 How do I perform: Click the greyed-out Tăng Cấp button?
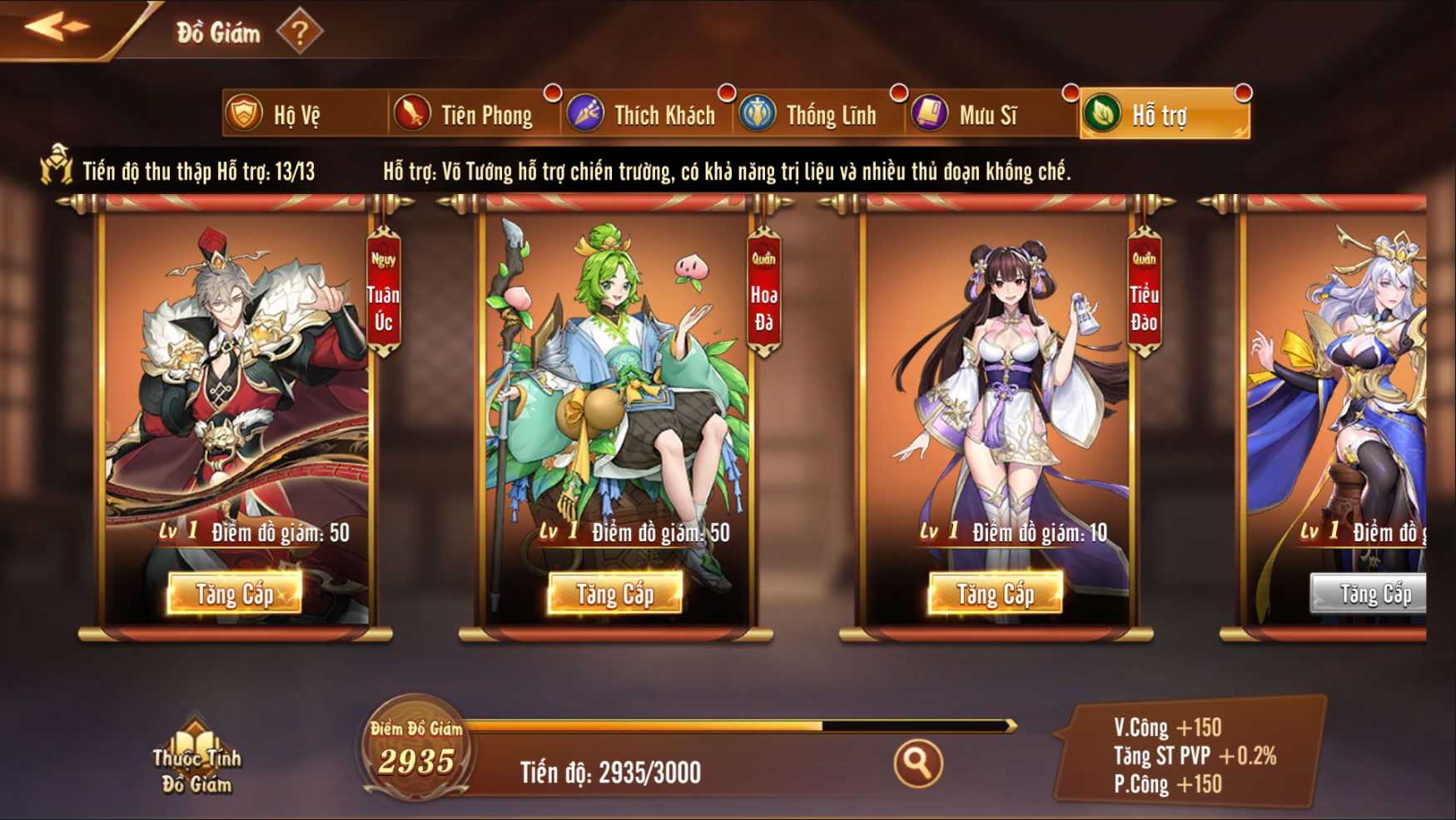click(1370, 594)
